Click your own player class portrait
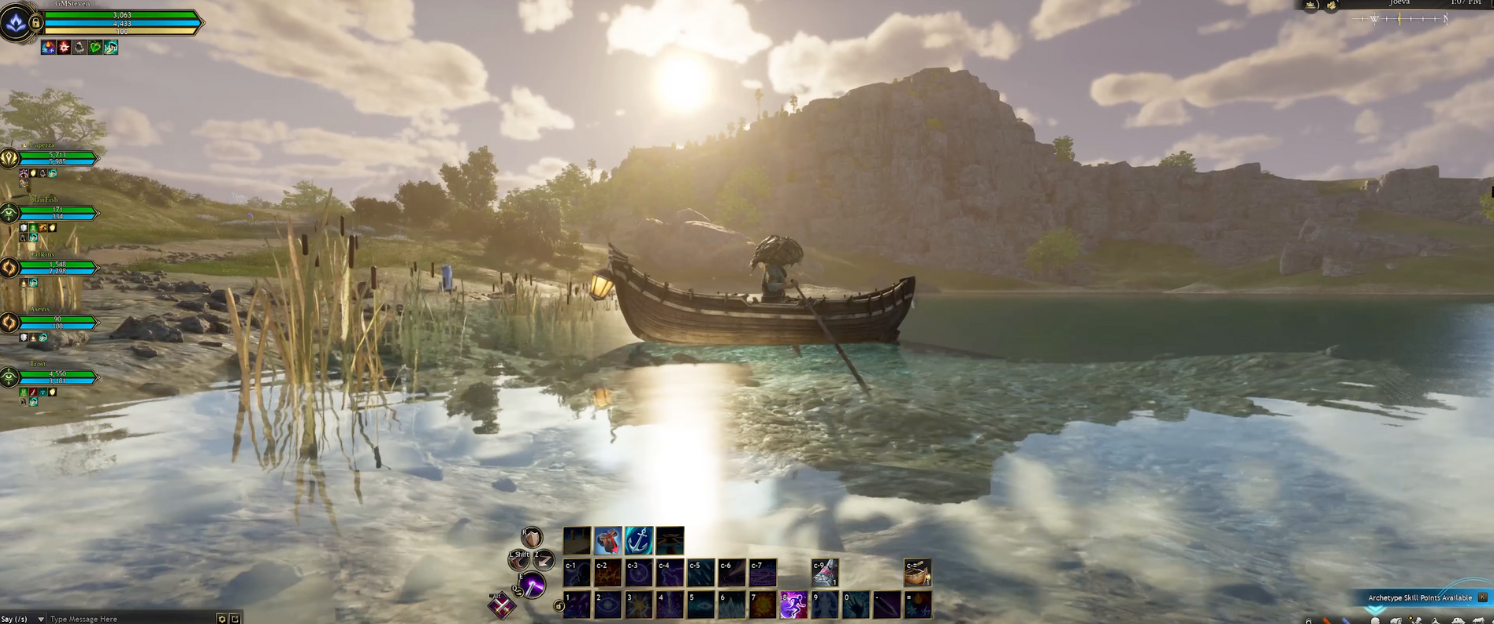This screenshot has height=624, width=1494. pos(17,22)
